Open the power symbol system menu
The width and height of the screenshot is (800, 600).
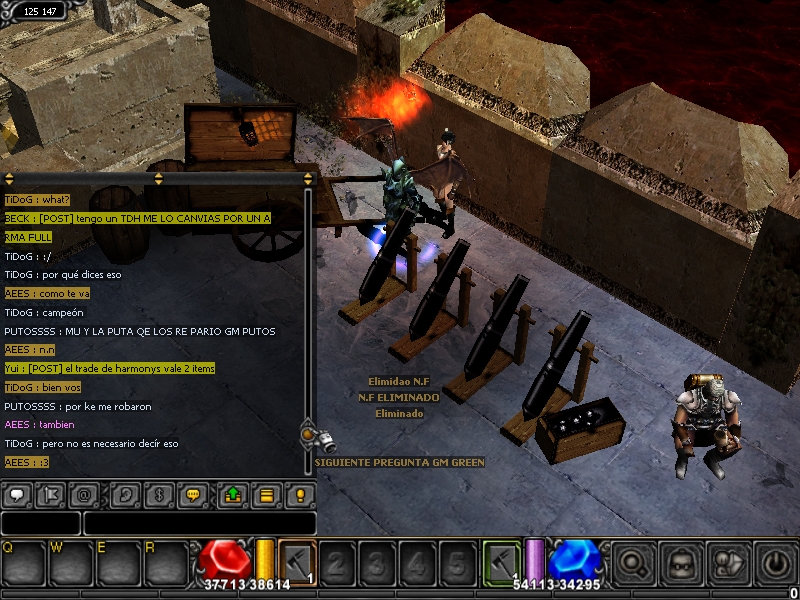click(777, 562)
